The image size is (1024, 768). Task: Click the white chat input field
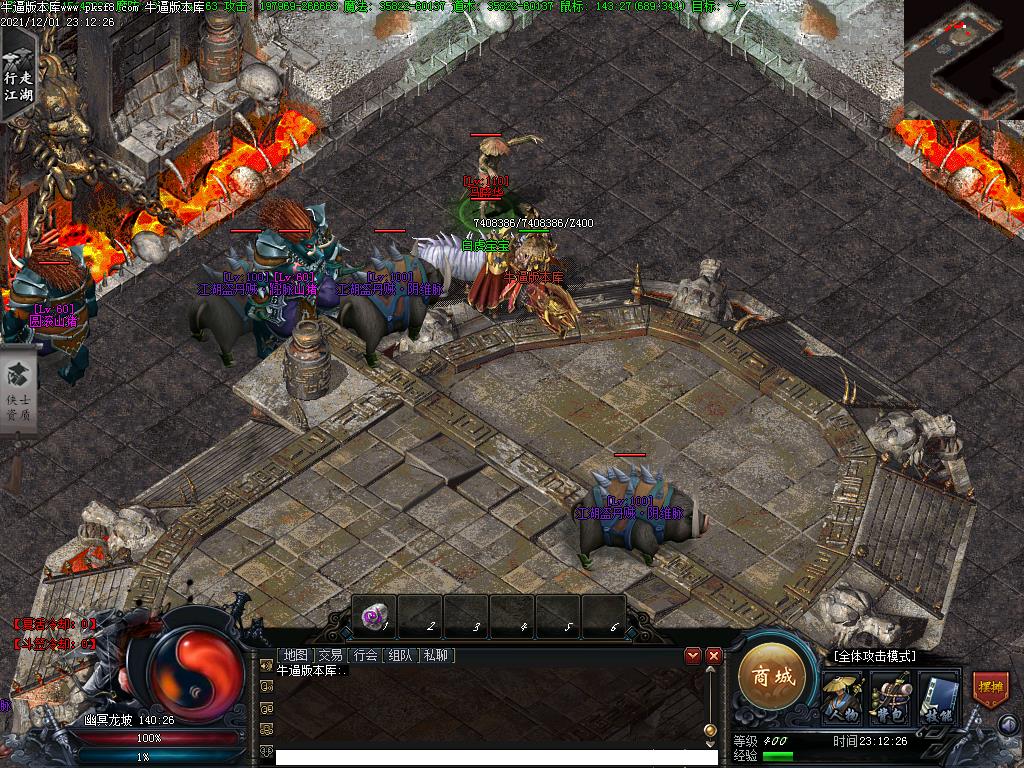490,758
